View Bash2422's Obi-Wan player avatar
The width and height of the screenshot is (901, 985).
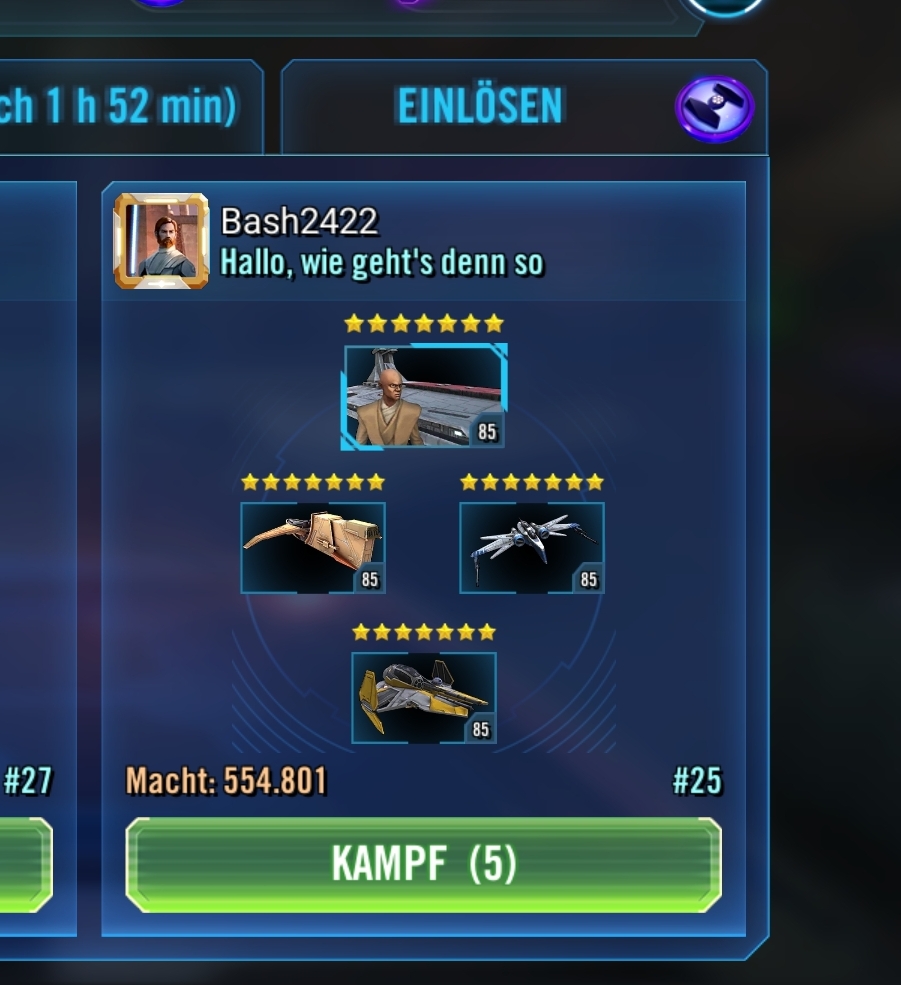pyautogui.click(x=161, y=241)
